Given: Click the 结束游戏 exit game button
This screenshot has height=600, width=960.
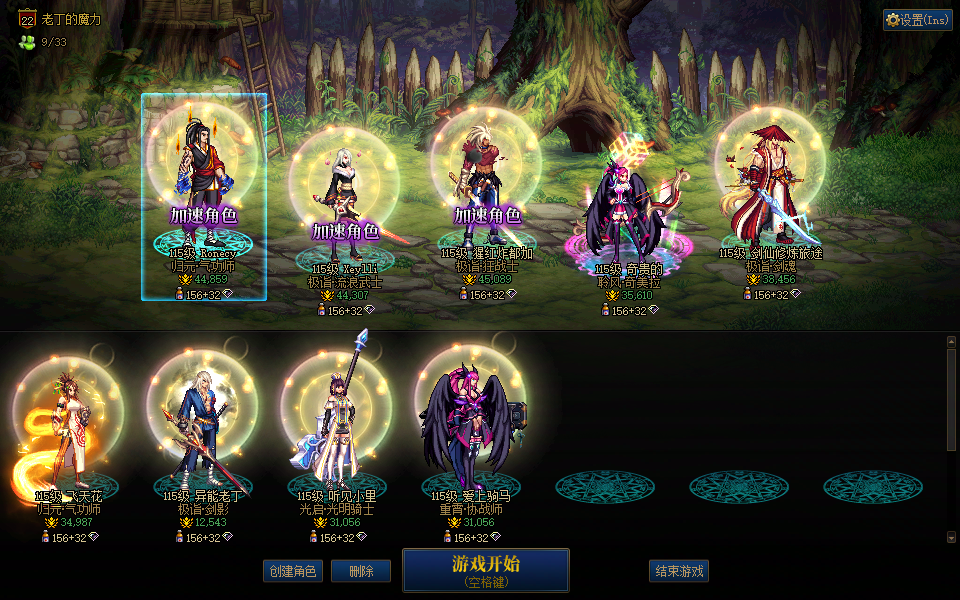Looking at the screenshot, I should 679,571.
